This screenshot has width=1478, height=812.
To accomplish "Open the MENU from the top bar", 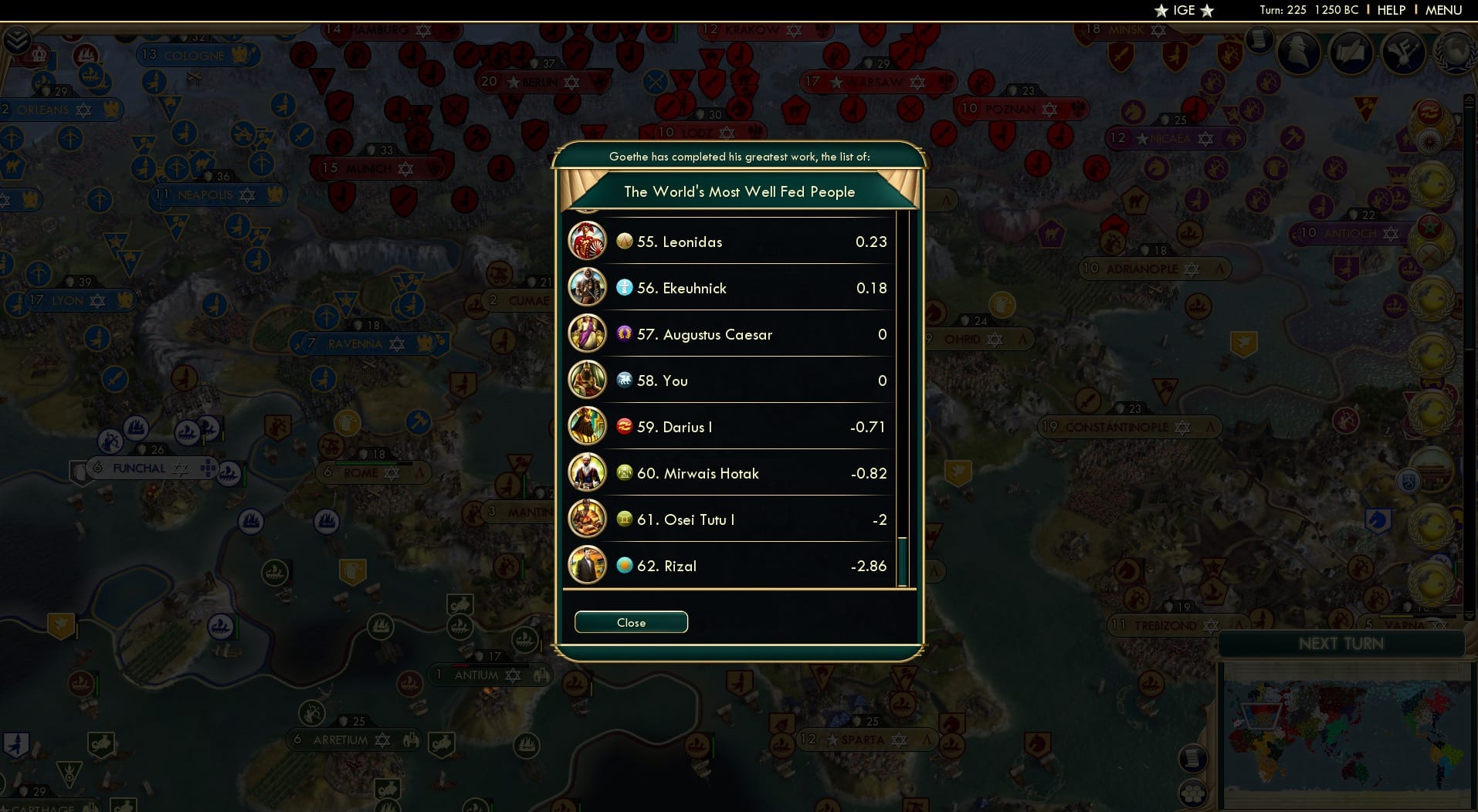I will point(1445,10).
